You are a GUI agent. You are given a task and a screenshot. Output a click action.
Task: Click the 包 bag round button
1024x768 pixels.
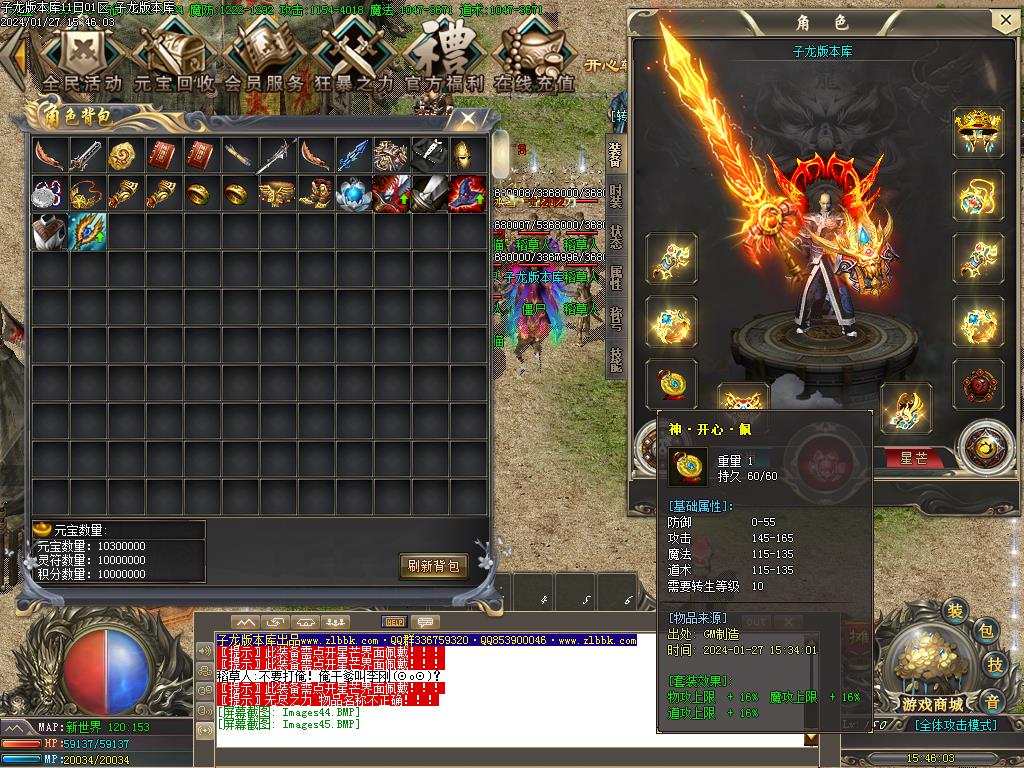point(985,630)
